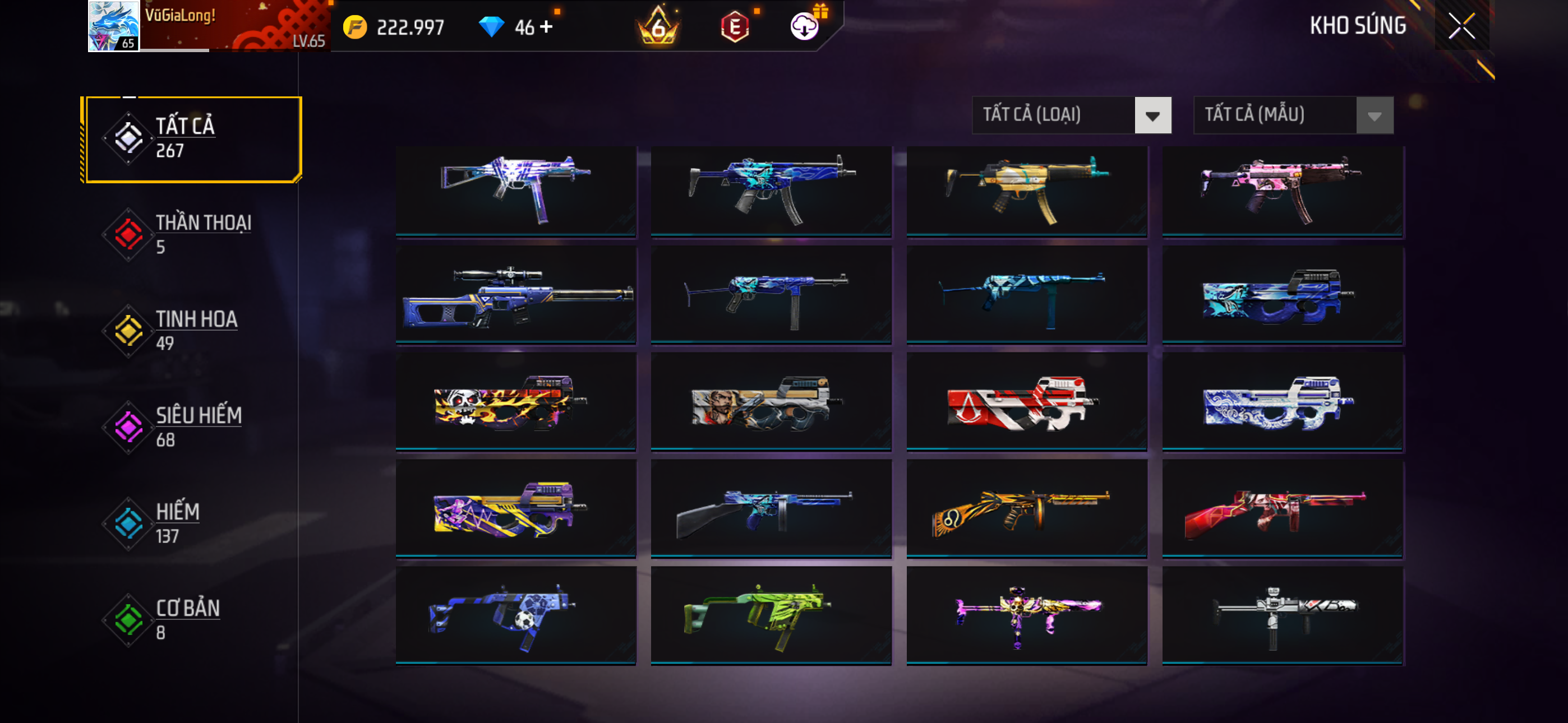Image resolution: width=1568 pixels, height=723 pixels.
Task: Choose the Cơ Bản category
Action: point(192,619)
